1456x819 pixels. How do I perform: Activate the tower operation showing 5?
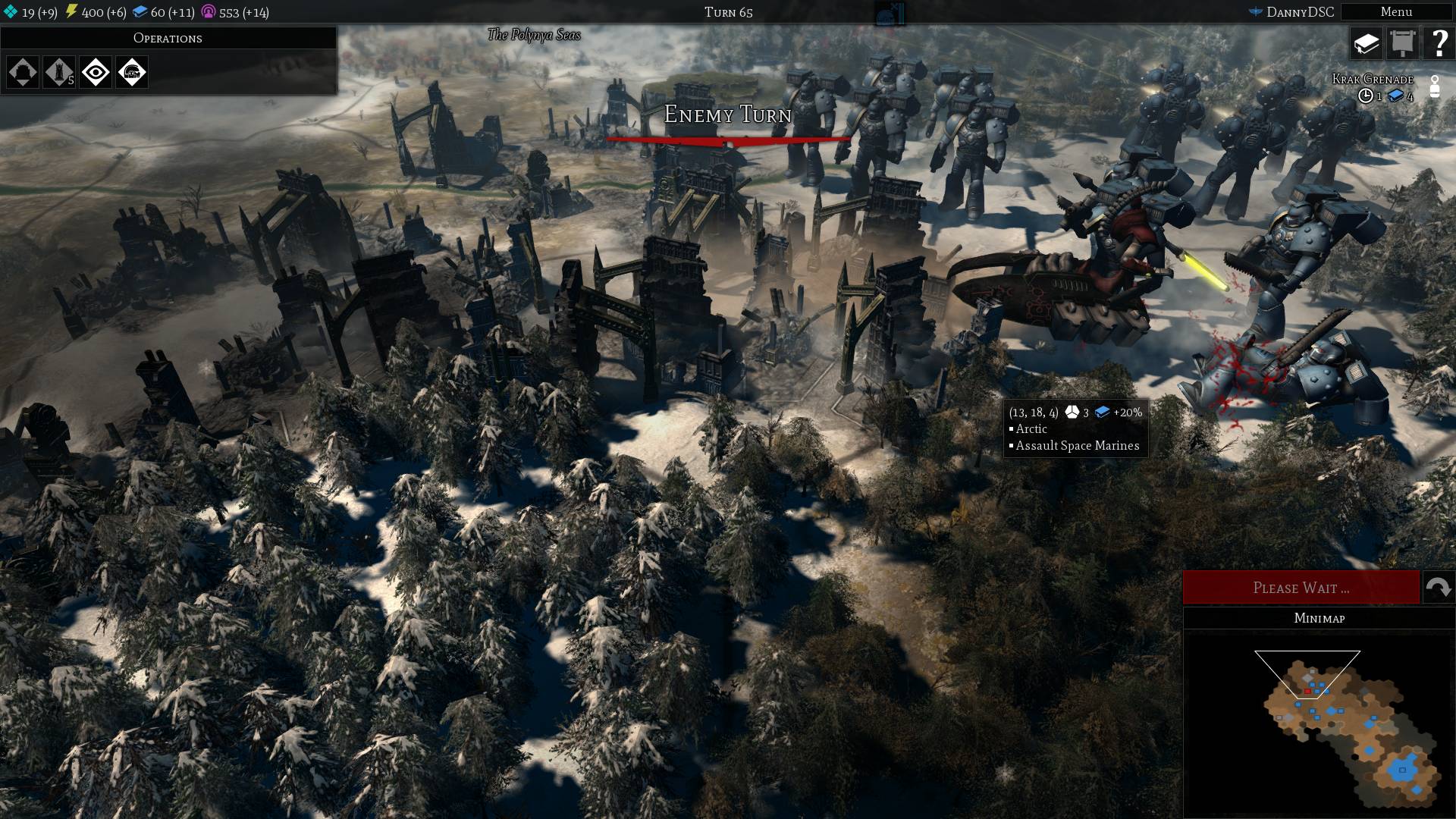[x=59, y=73]
